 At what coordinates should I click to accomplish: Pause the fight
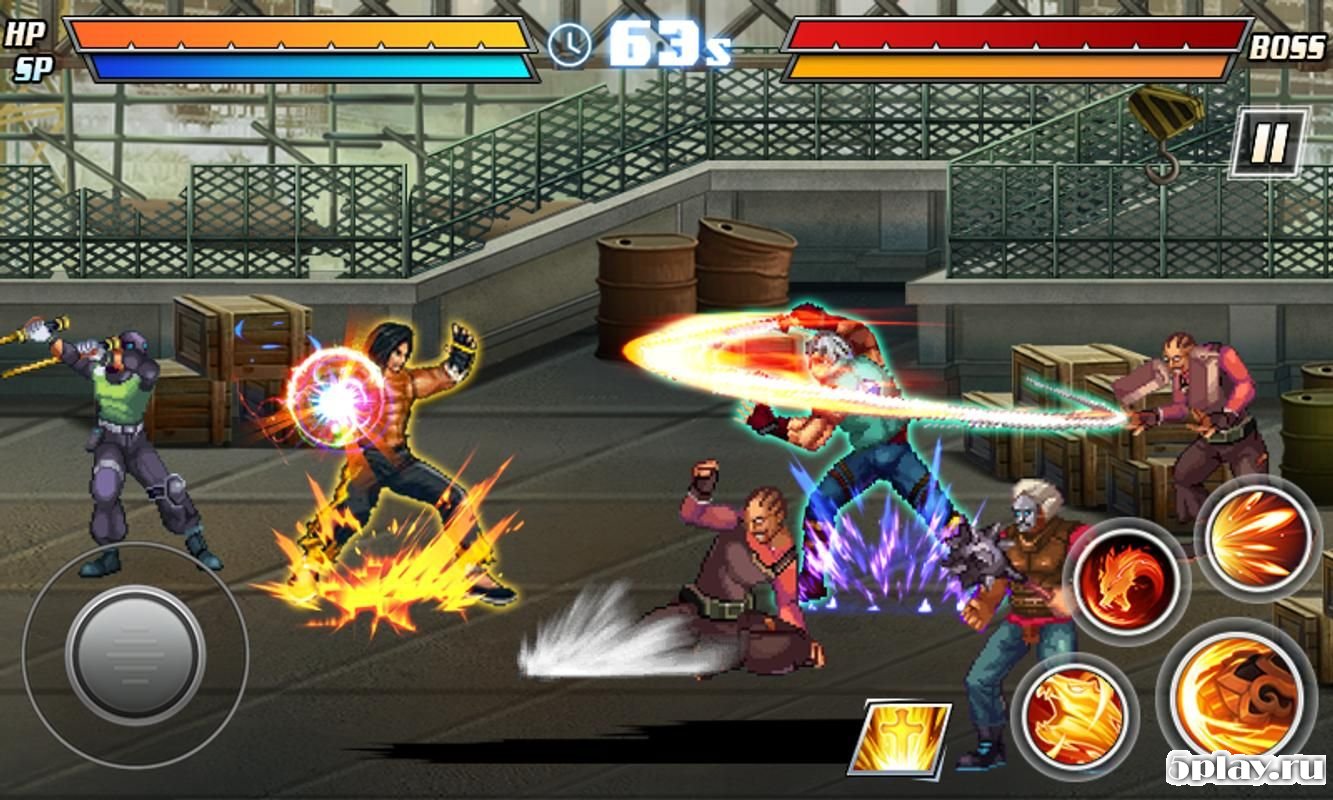1268,143
